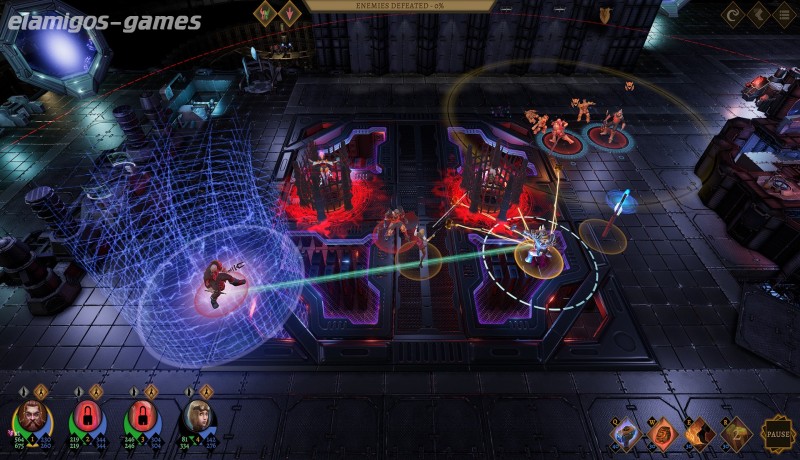Use the W ability on cooldown
The height and width of the screenshot is (460, 800).
point(662,434)
